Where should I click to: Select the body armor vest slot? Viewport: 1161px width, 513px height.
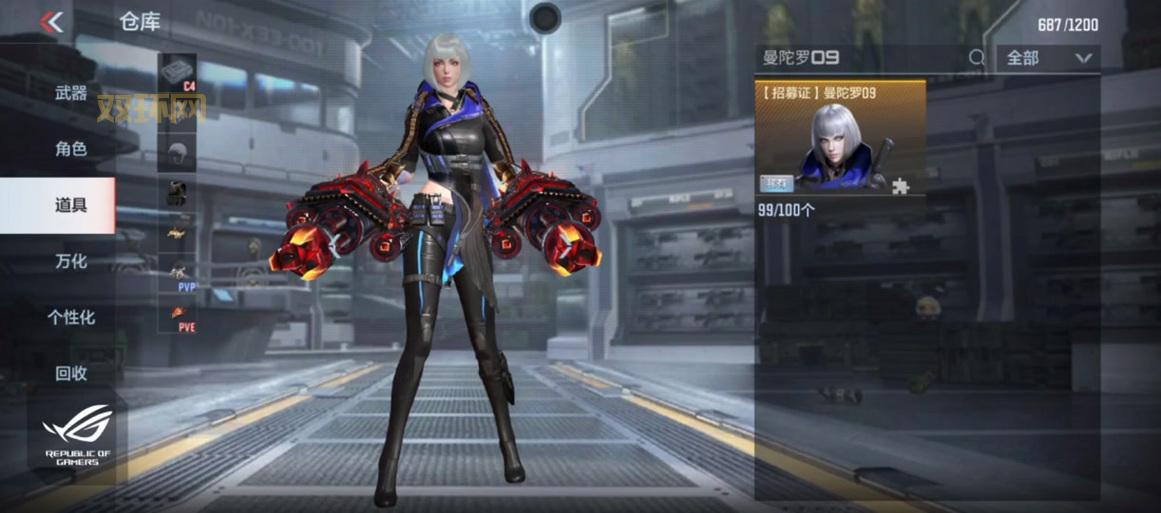point(177,194)
